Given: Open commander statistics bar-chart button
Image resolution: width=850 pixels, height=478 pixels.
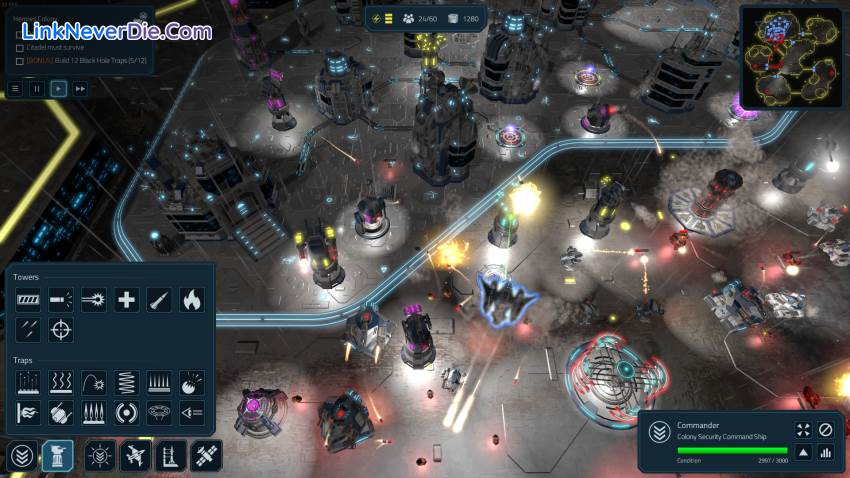Looking at the screenshot, I should (x=826, y=453).
